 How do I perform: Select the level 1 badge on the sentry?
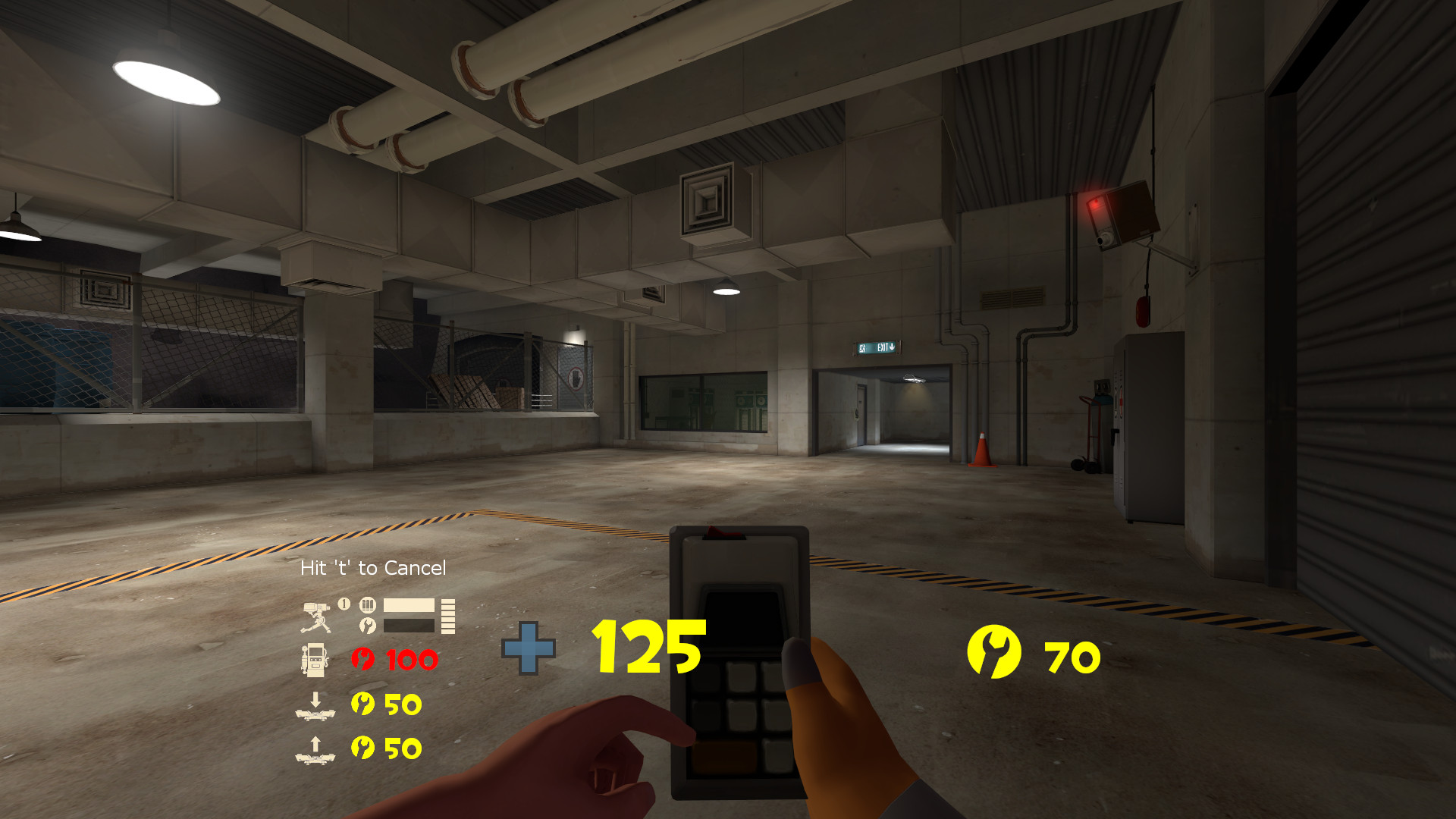[x=344, y=604]
